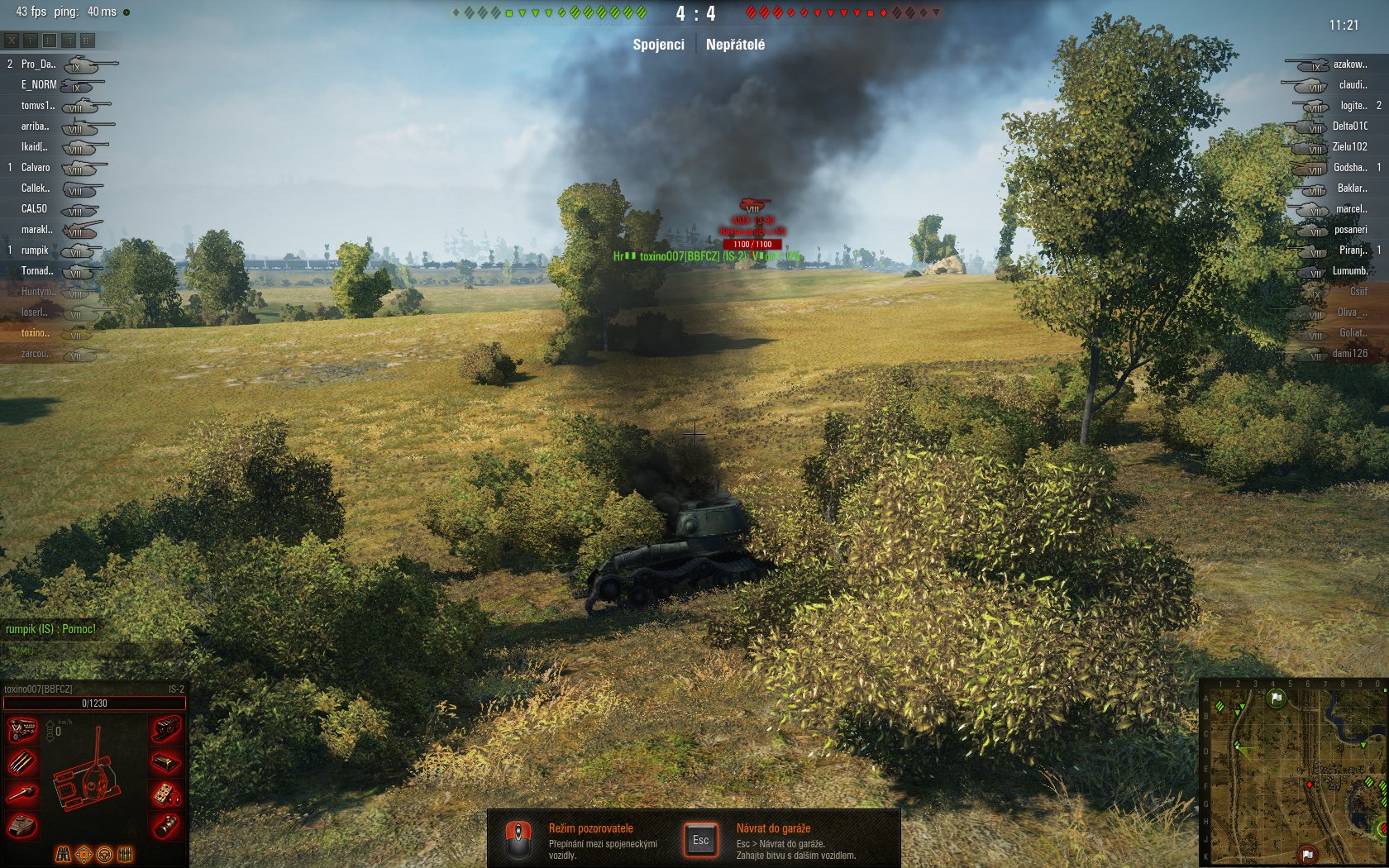Choose enemy Zielu102 in the enemy roster
The width and height of the screenshot is (1389, 868).
click(x=1349, y=146)
